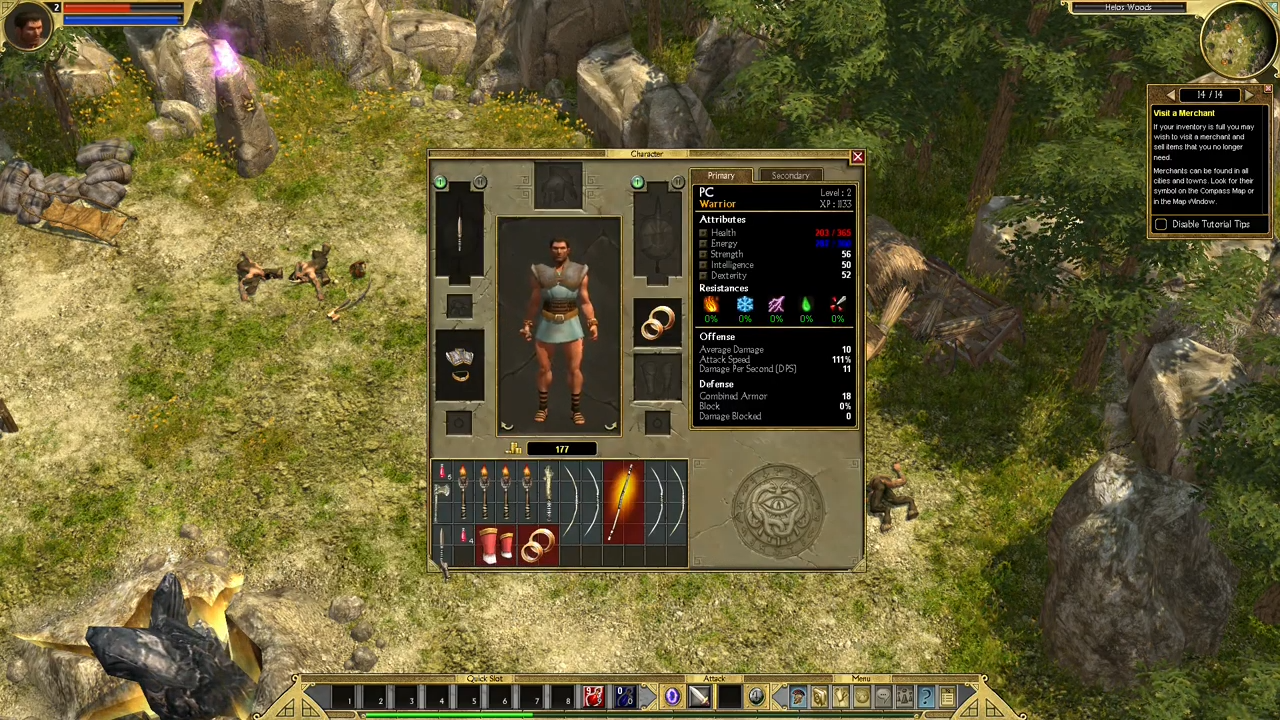The image size is (1280, 720).
Task: Click the left arrow for the previous tutorial tip
Action: tap(1171, 94)
